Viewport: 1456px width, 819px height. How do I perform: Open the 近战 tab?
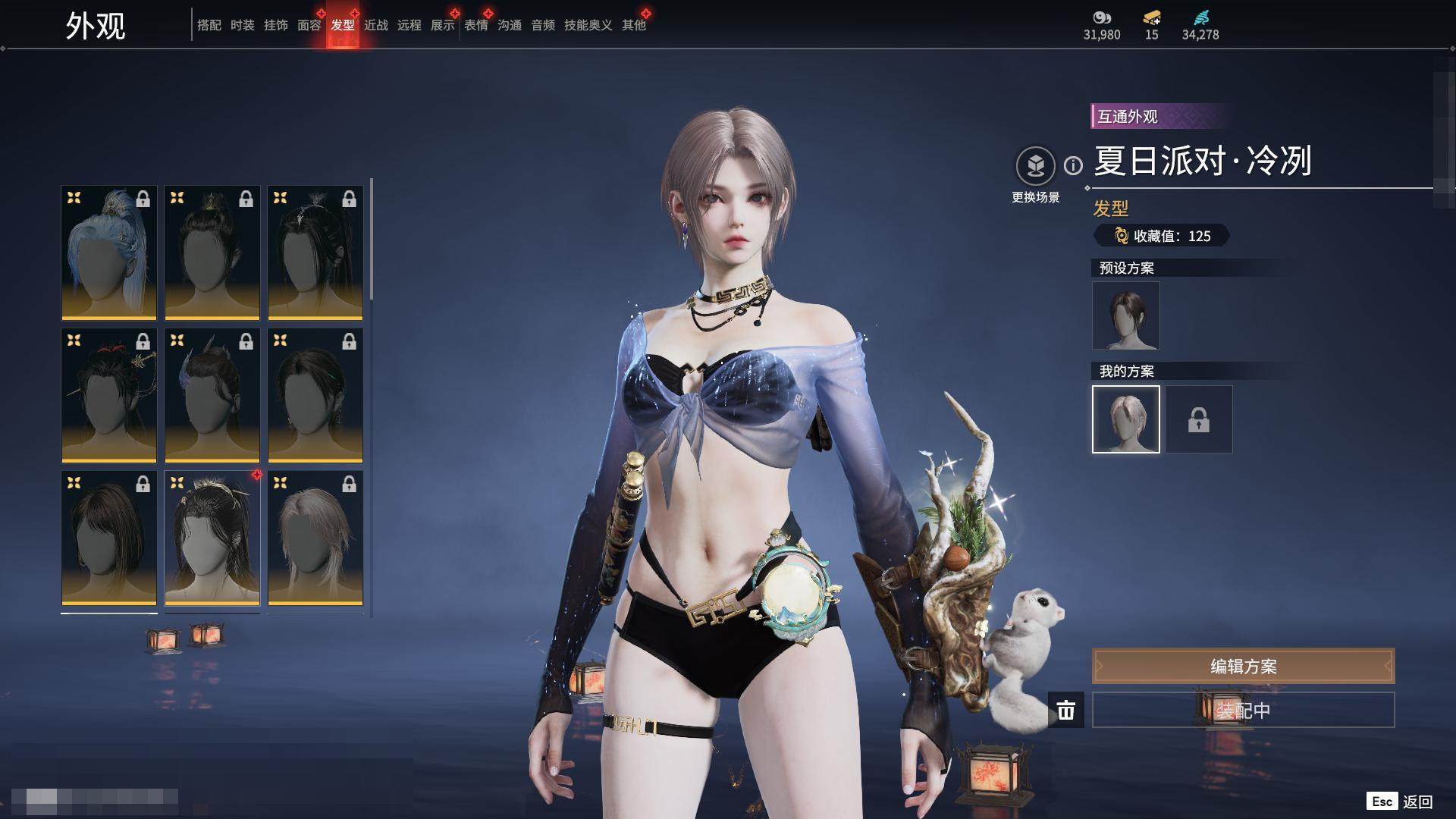tap(375, 25)
